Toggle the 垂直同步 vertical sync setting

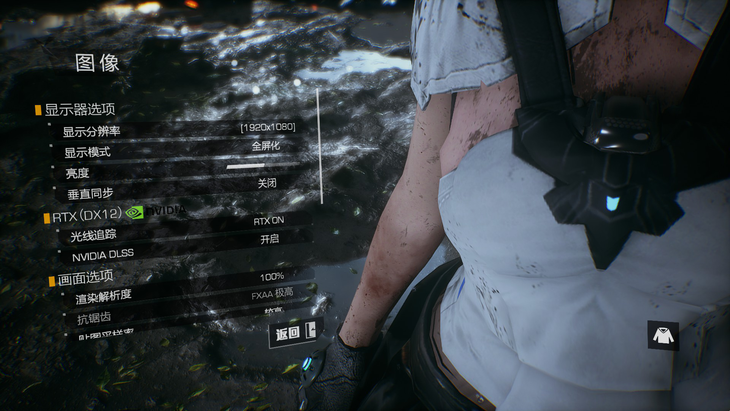tap(267, 184)
